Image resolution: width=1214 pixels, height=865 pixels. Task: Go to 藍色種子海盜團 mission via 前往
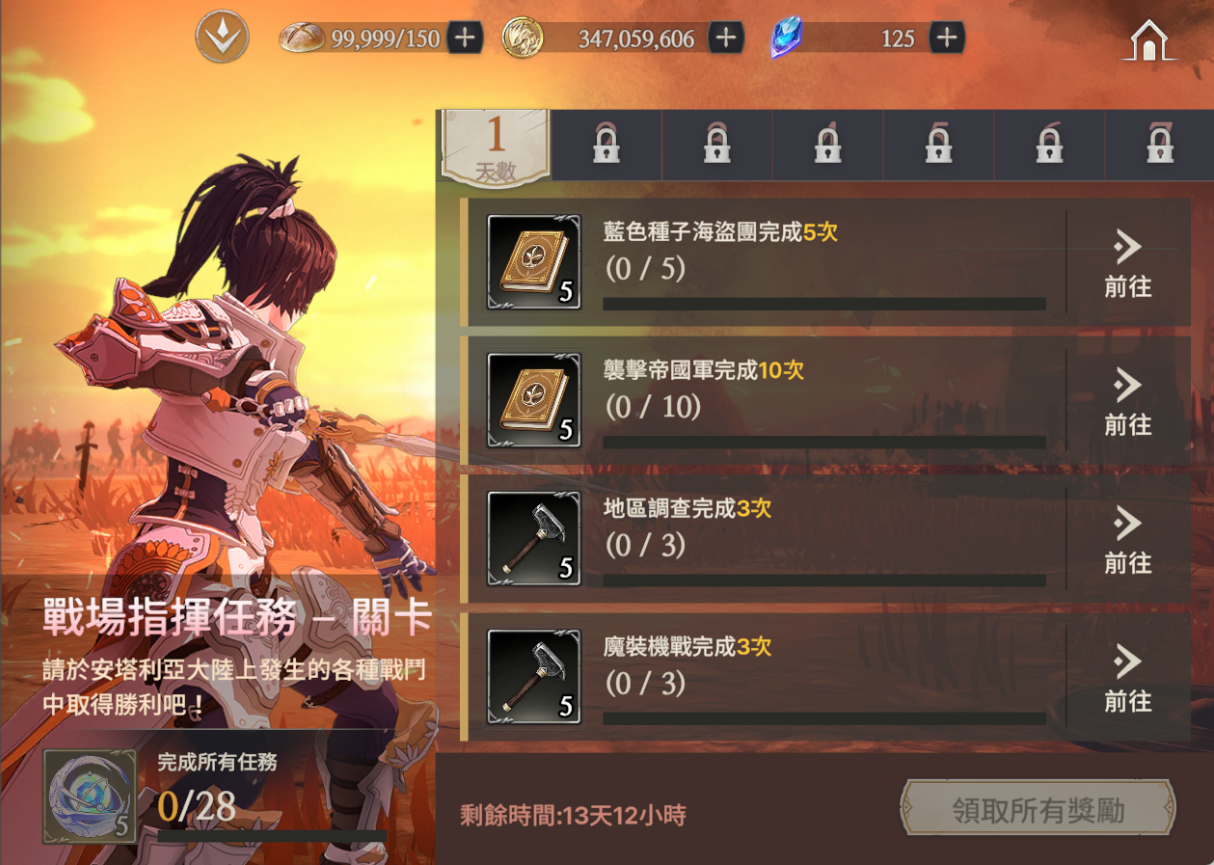[x=1128, y=263]
